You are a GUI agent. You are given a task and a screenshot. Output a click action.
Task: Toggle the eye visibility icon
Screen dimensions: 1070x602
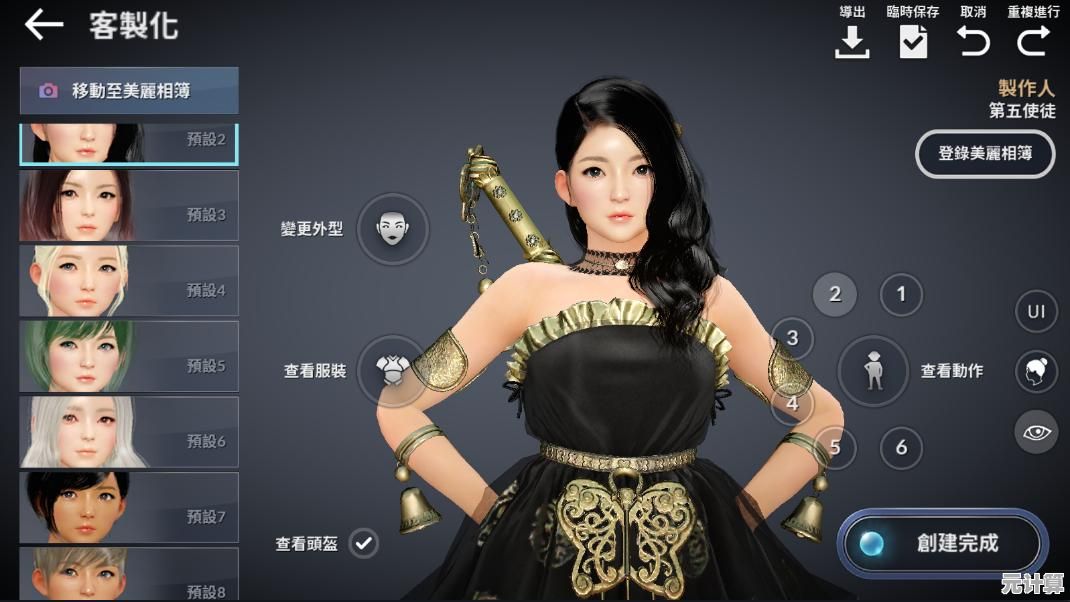1036,432
